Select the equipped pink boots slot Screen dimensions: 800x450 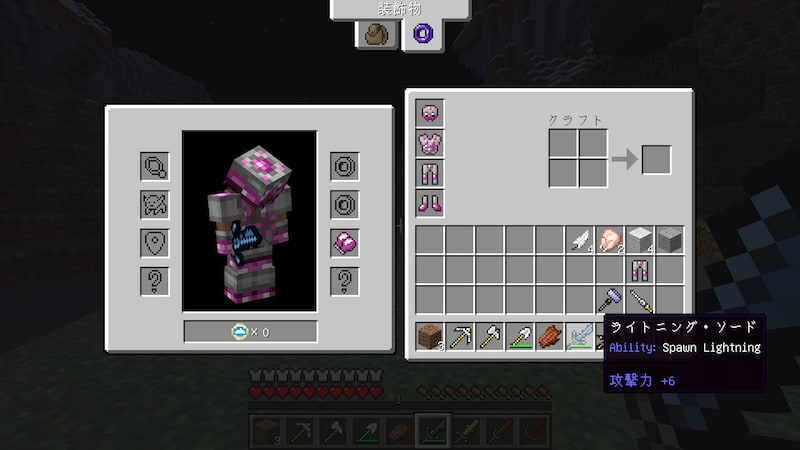[430, 203]
